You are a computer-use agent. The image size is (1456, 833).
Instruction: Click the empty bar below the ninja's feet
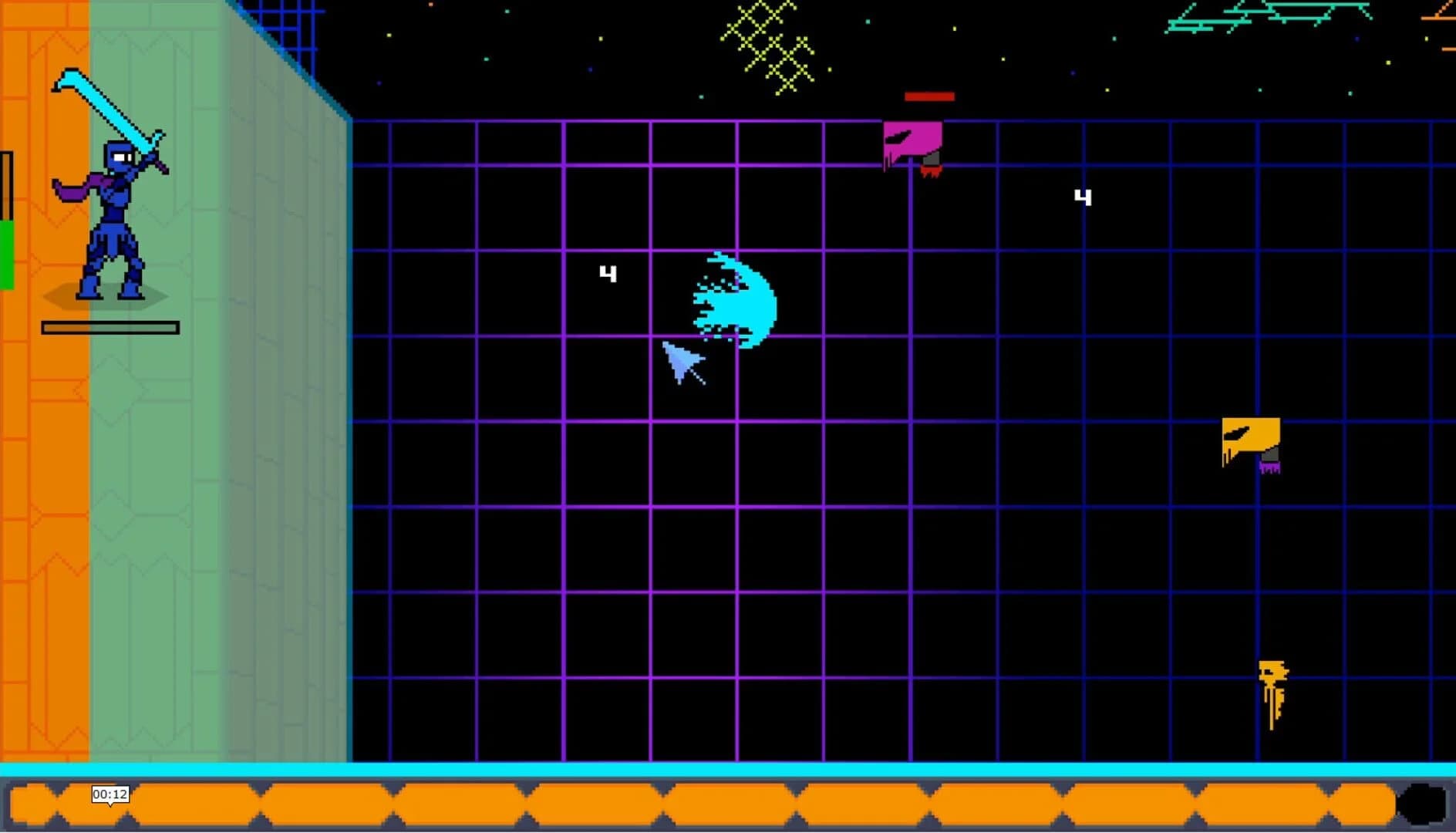(x=110, y=327)
